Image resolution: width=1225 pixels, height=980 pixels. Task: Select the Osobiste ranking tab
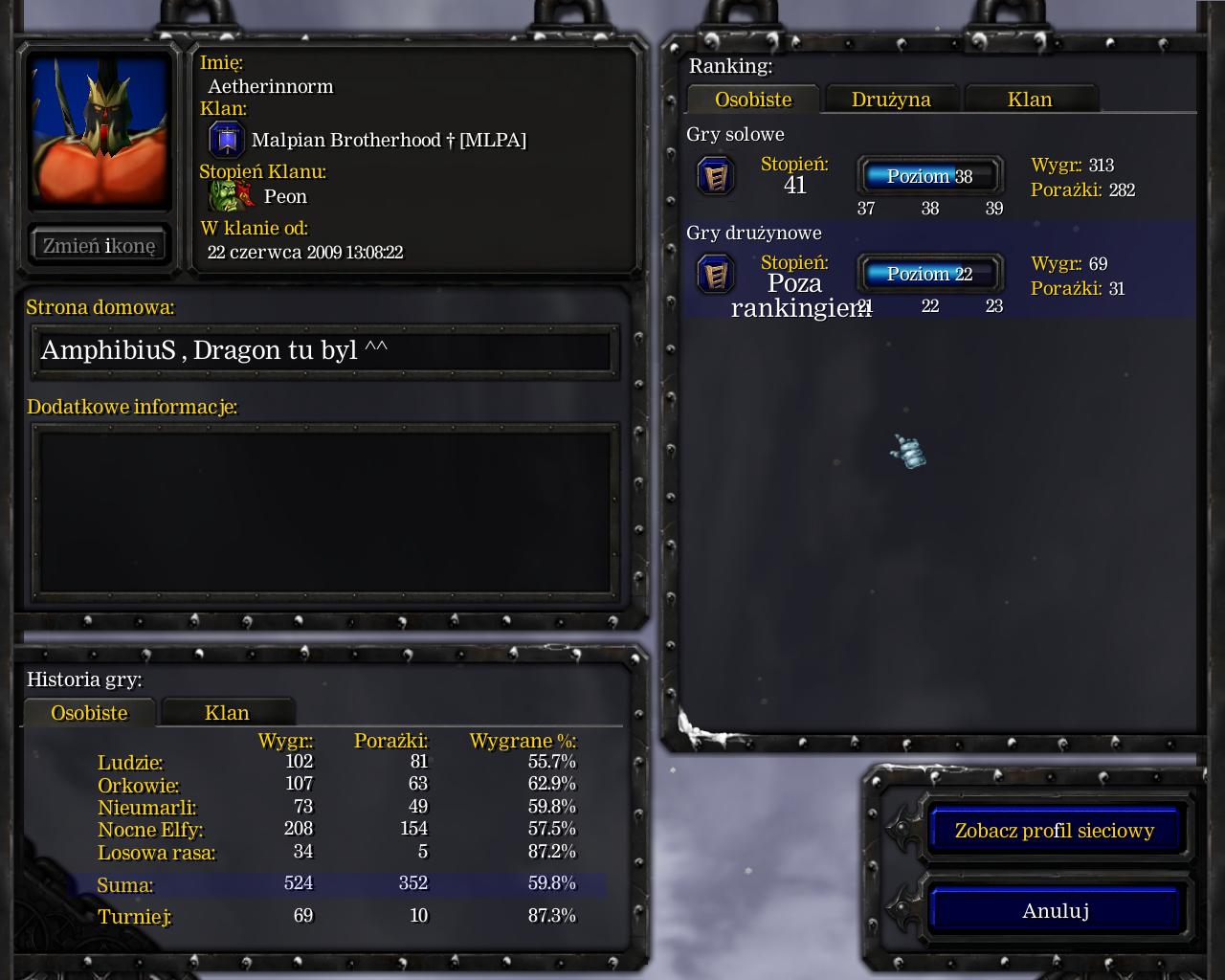click(x=753, y=100)
